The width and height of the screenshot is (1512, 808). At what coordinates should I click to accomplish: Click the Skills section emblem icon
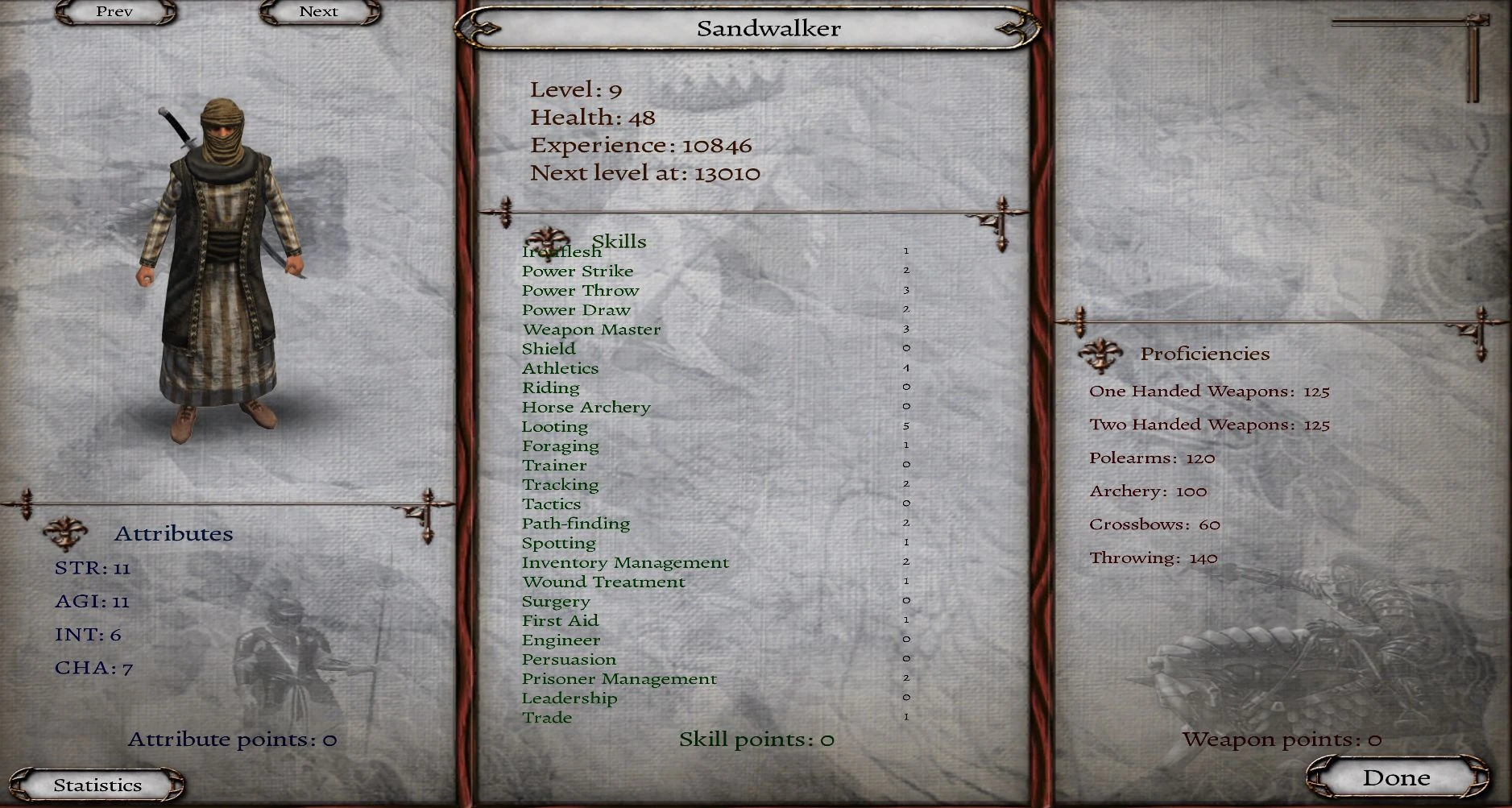549,240
